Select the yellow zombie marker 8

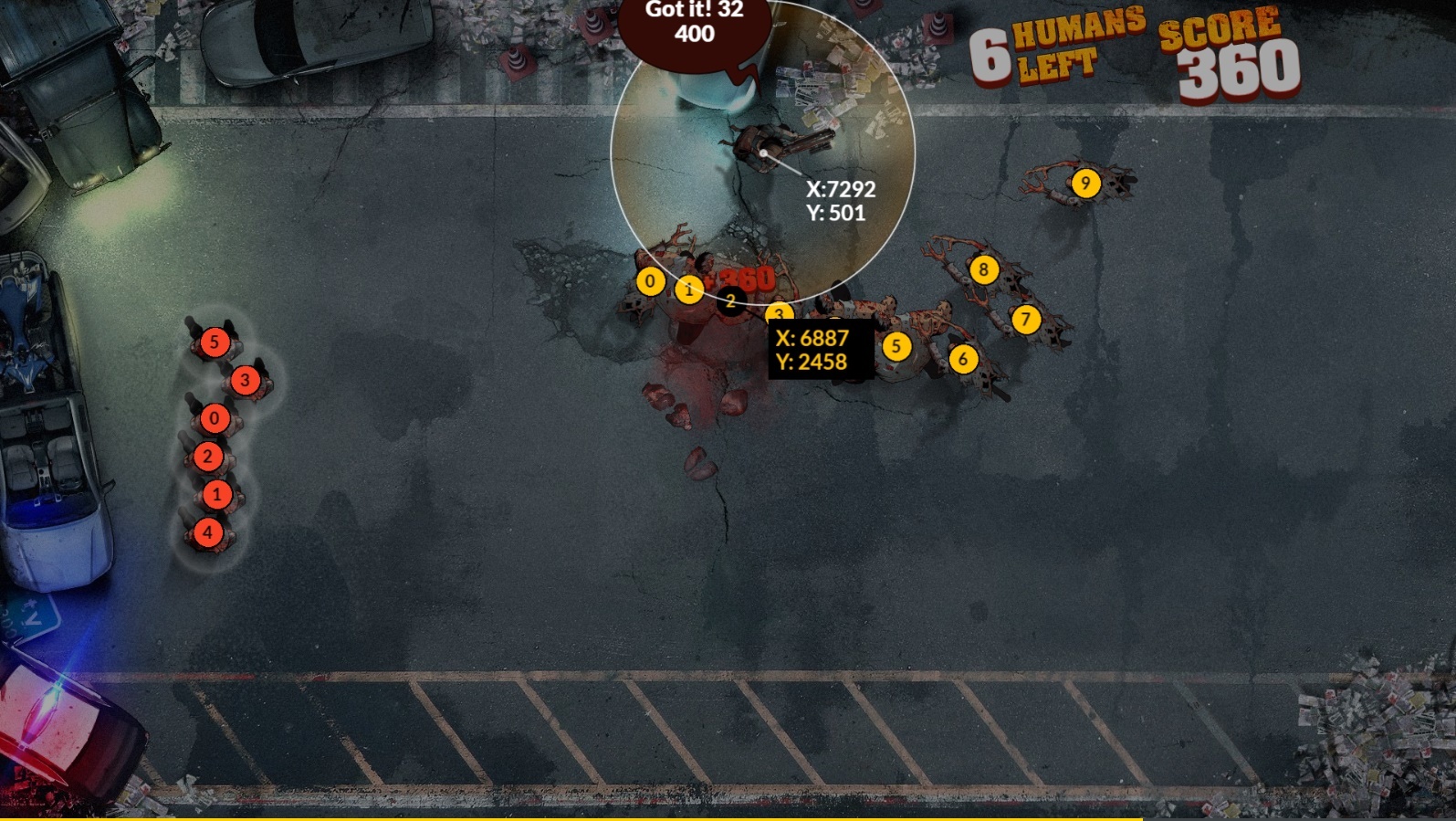coord(983,269)
